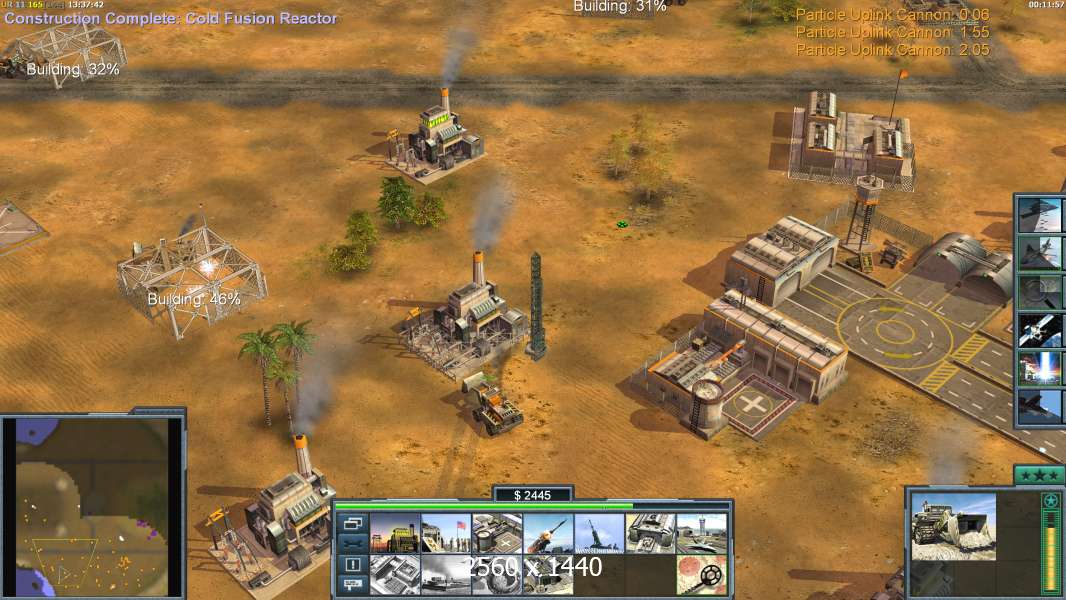
Task: Select the bulldozer unit portrait
Action: 953,526
